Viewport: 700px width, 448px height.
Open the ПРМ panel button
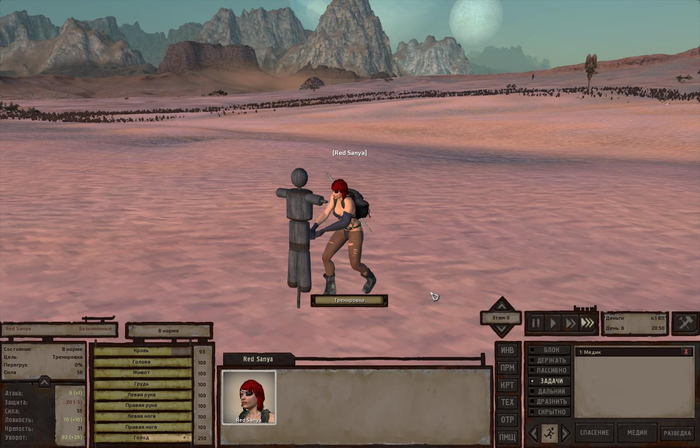pyautogui.click(x=508, y=367)
